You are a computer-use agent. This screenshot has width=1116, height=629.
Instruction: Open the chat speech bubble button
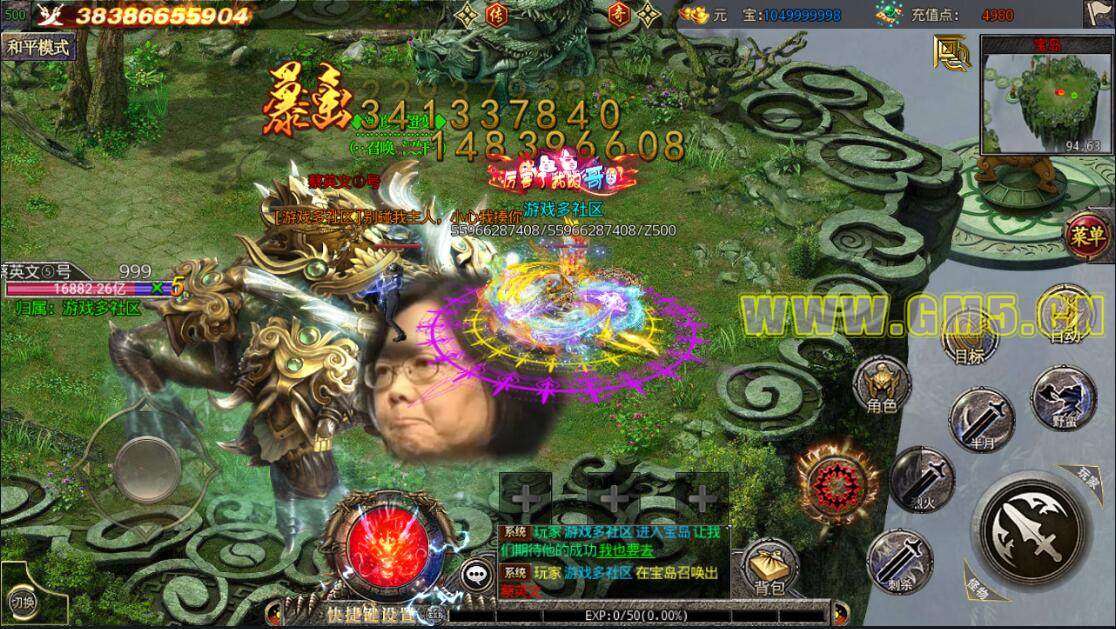point(477,574)
